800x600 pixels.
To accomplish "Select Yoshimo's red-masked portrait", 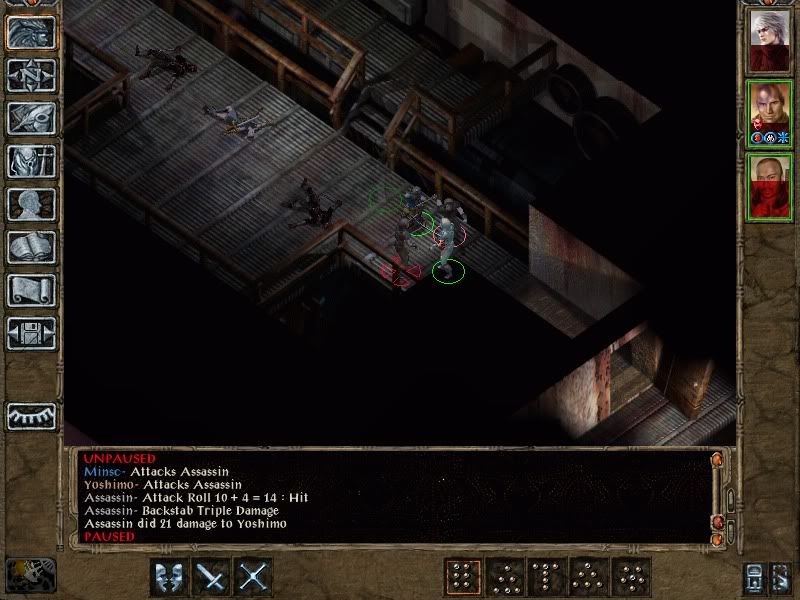I will point(770,187).
